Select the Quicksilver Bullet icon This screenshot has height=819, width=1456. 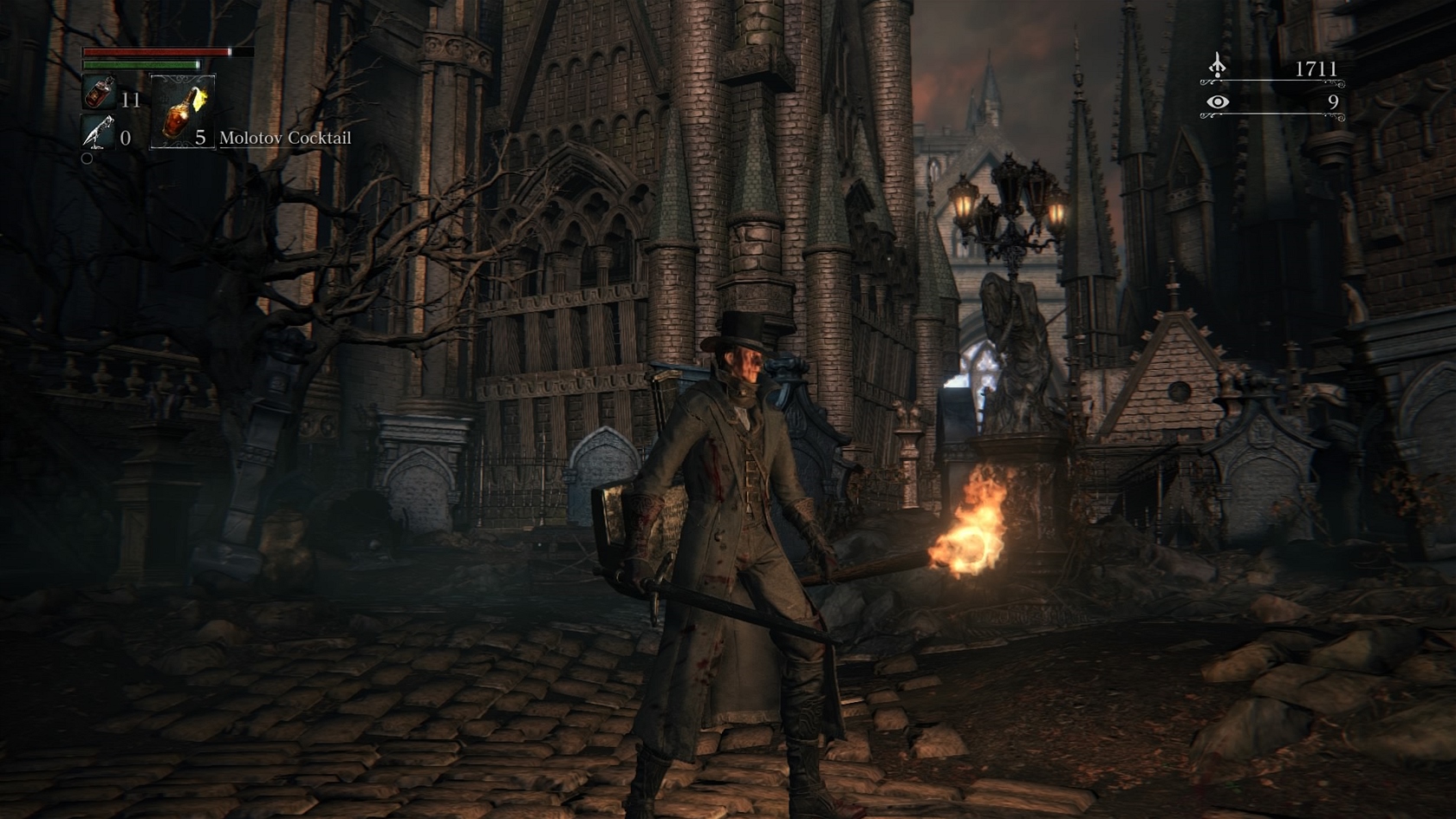97,133
